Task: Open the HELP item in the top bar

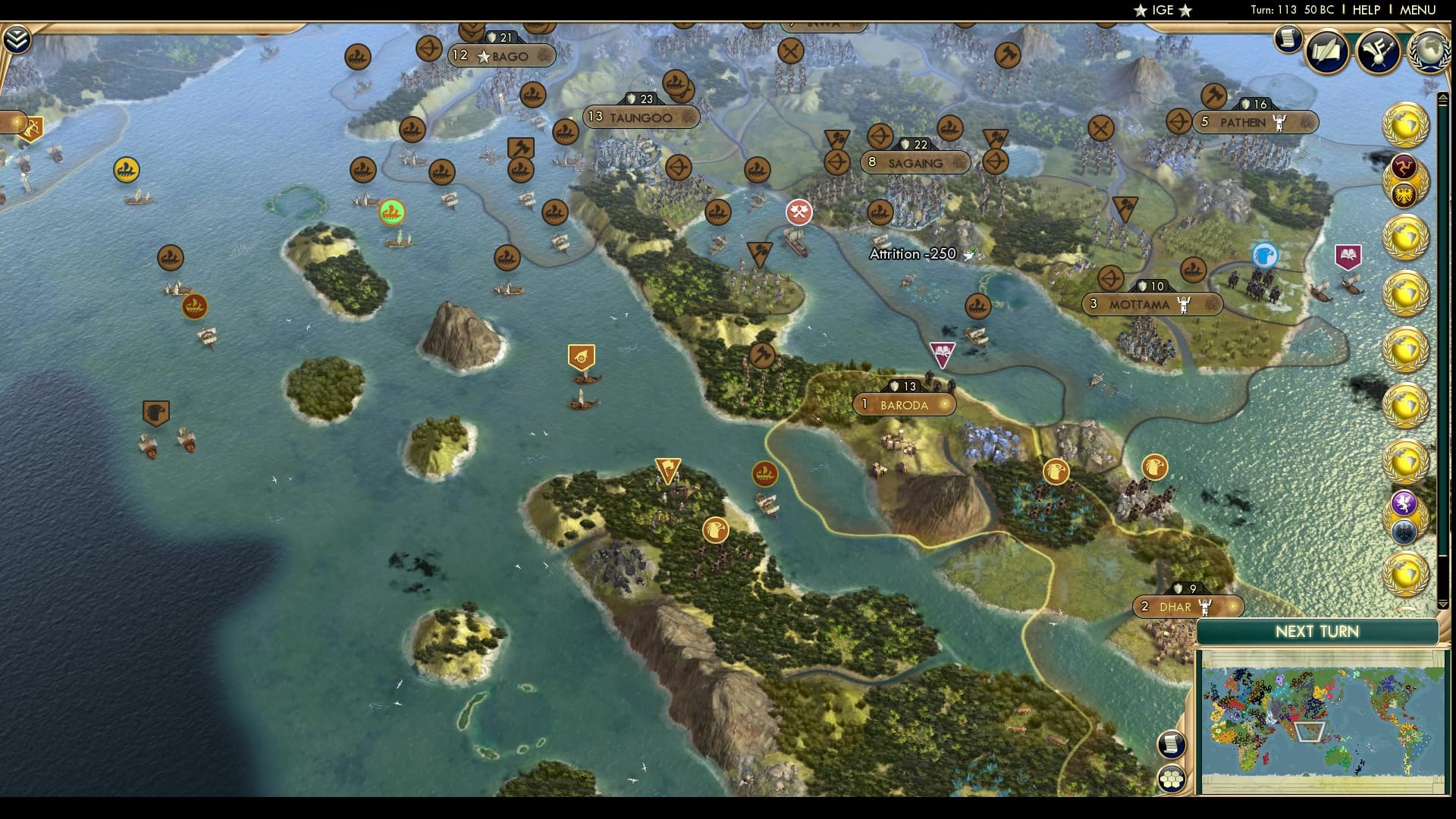Action: (1368, 11)
